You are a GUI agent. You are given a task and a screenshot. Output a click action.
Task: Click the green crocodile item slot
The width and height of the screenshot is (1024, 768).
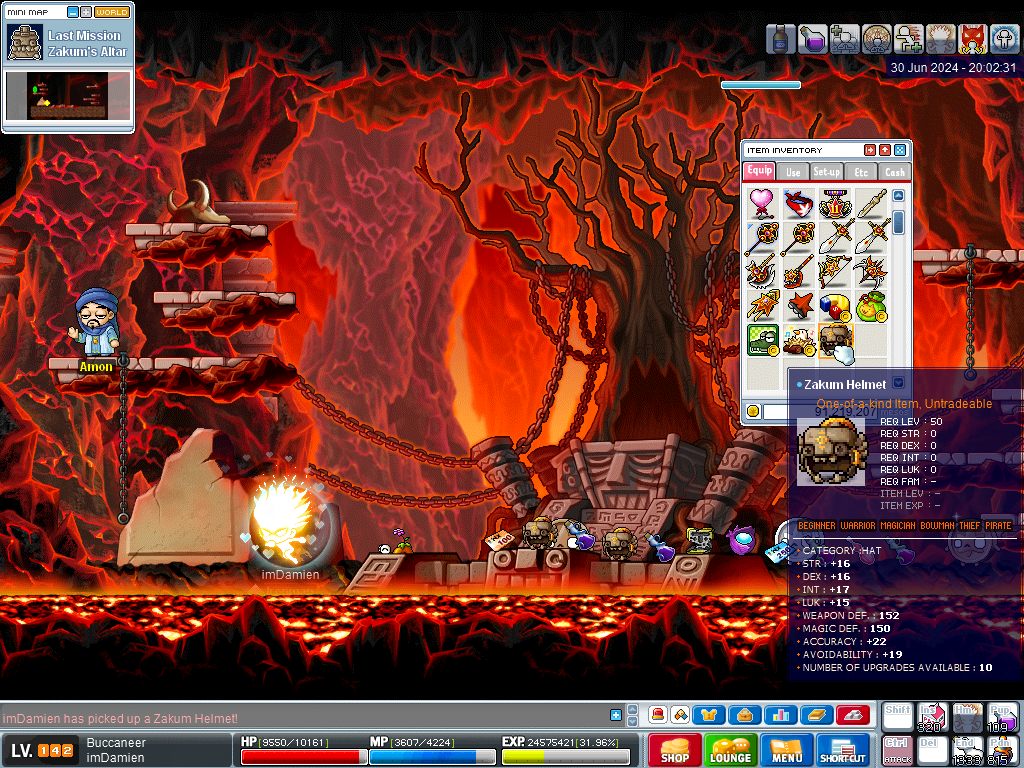(763, 340)
